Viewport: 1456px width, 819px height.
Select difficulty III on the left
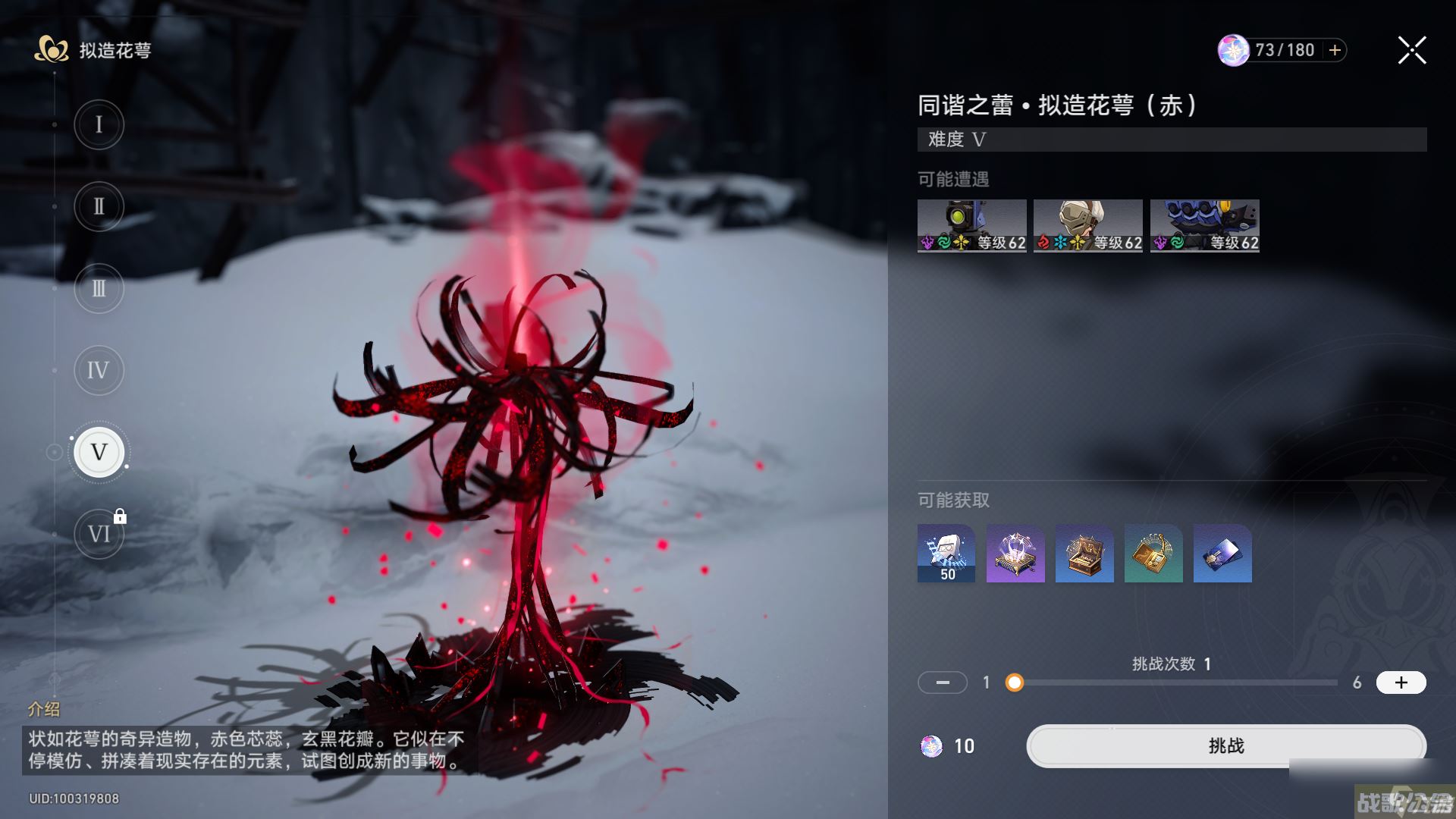tap(99, 288)
